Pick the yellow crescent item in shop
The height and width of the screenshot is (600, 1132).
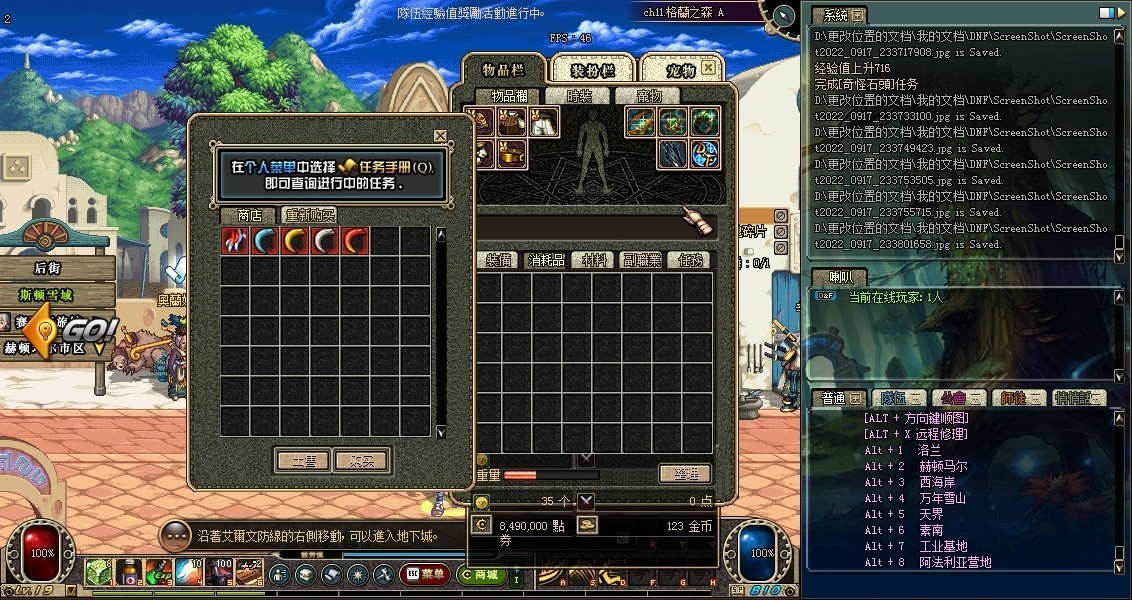pyautogui.click(x=295, y=241)
